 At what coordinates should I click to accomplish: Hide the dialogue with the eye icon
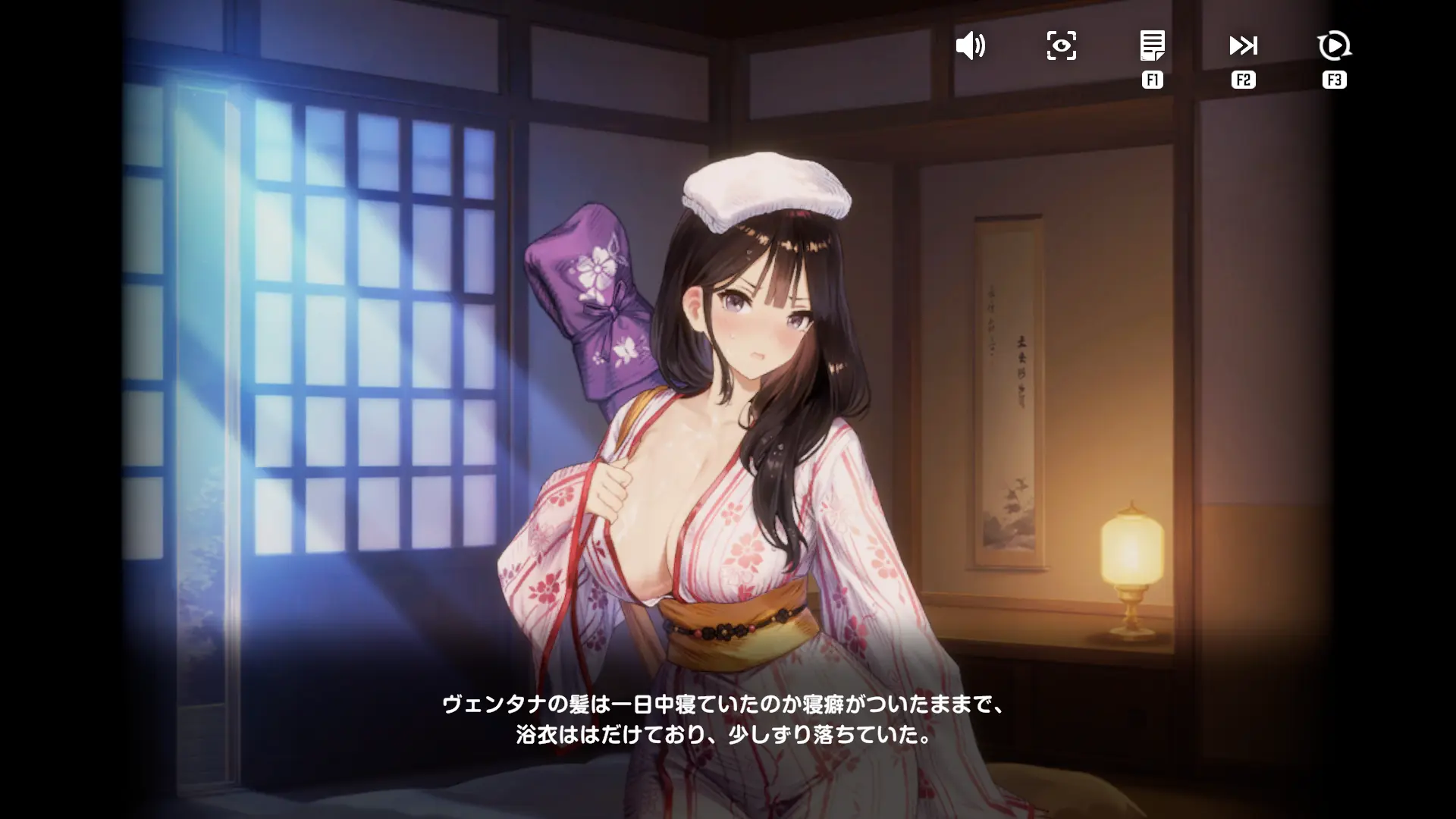tap(1061, 46)
